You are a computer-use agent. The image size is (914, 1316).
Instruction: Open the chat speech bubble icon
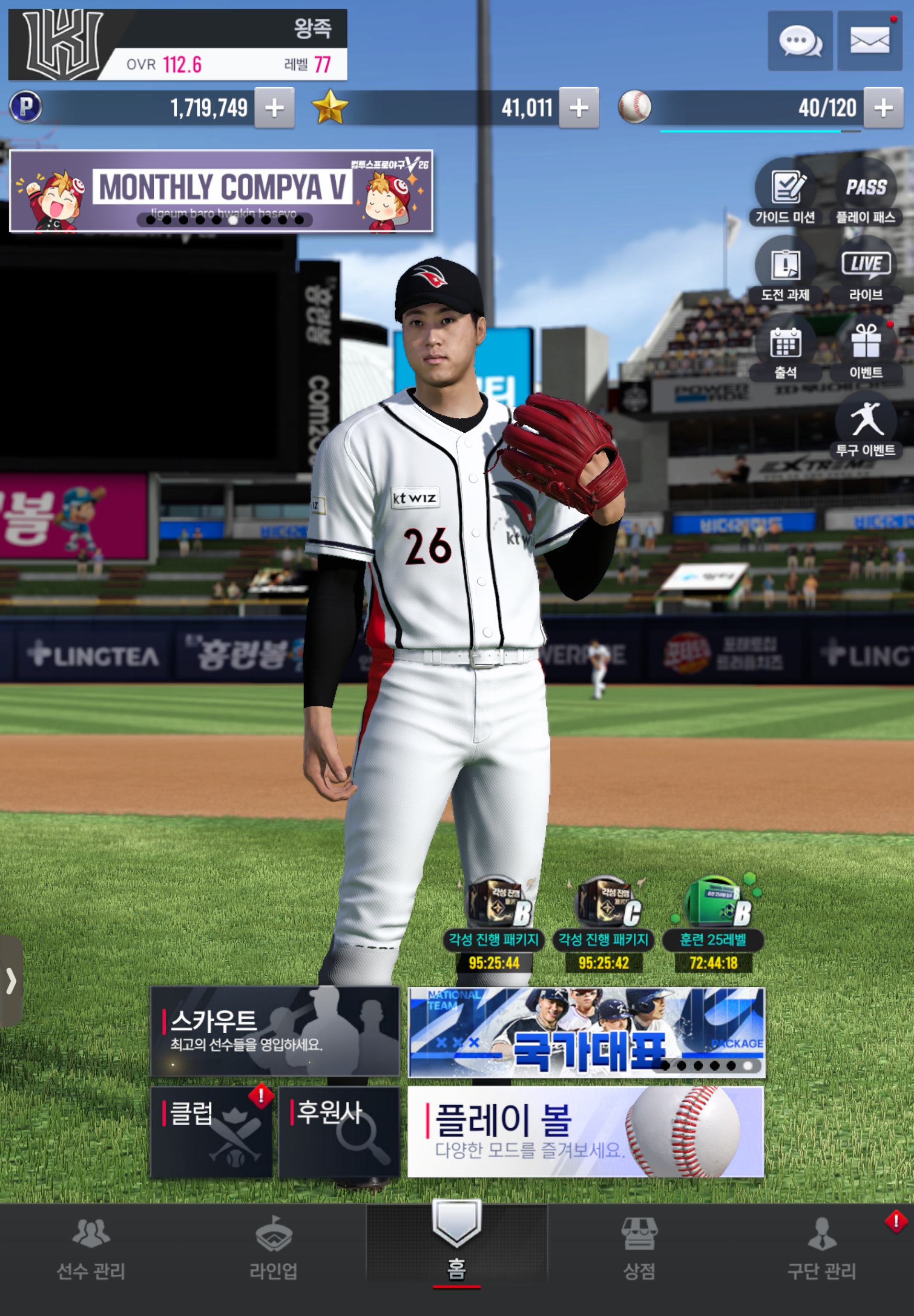coord(800,41)
